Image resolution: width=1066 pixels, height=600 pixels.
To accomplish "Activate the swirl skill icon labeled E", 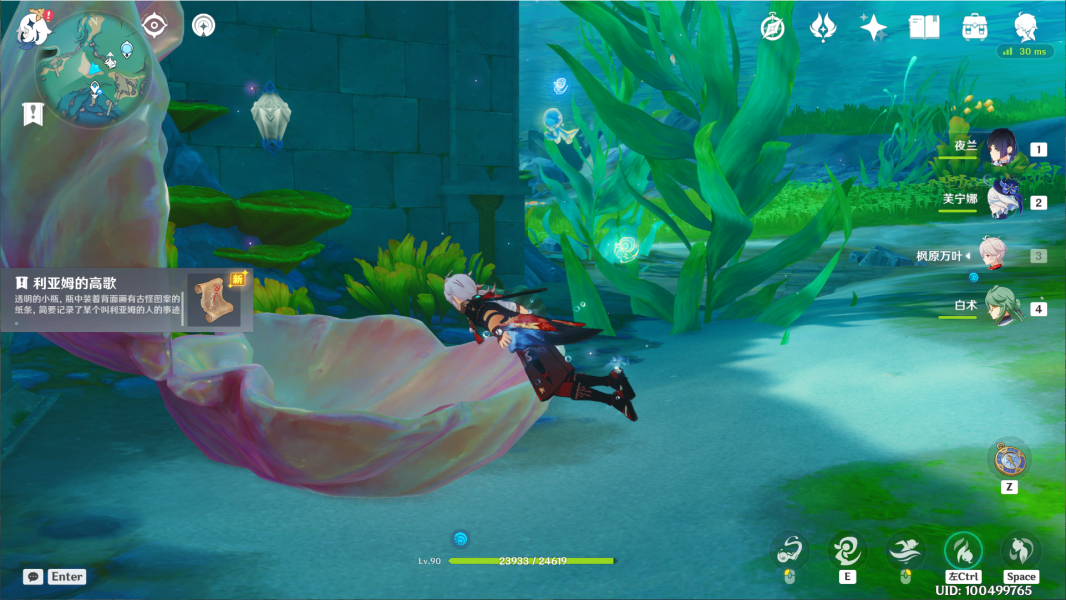I will (846, 550).
